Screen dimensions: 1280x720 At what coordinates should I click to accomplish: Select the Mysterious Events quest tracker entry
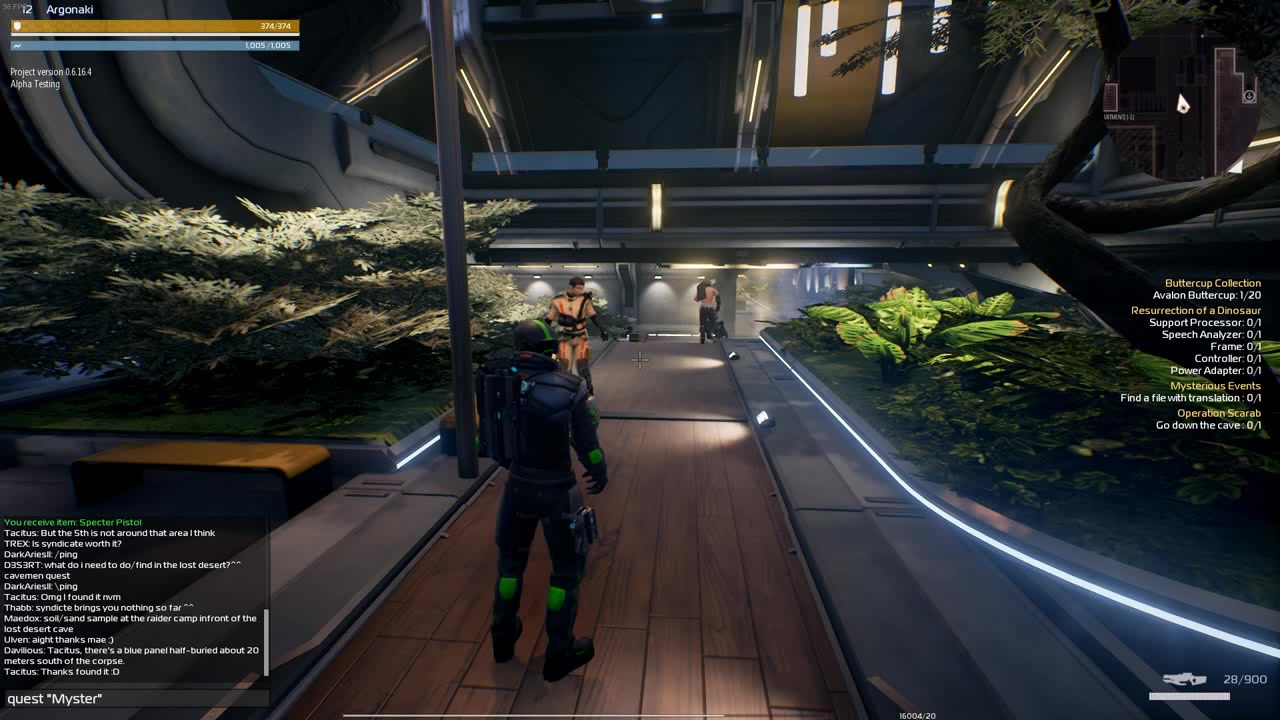pos(1215,386)
